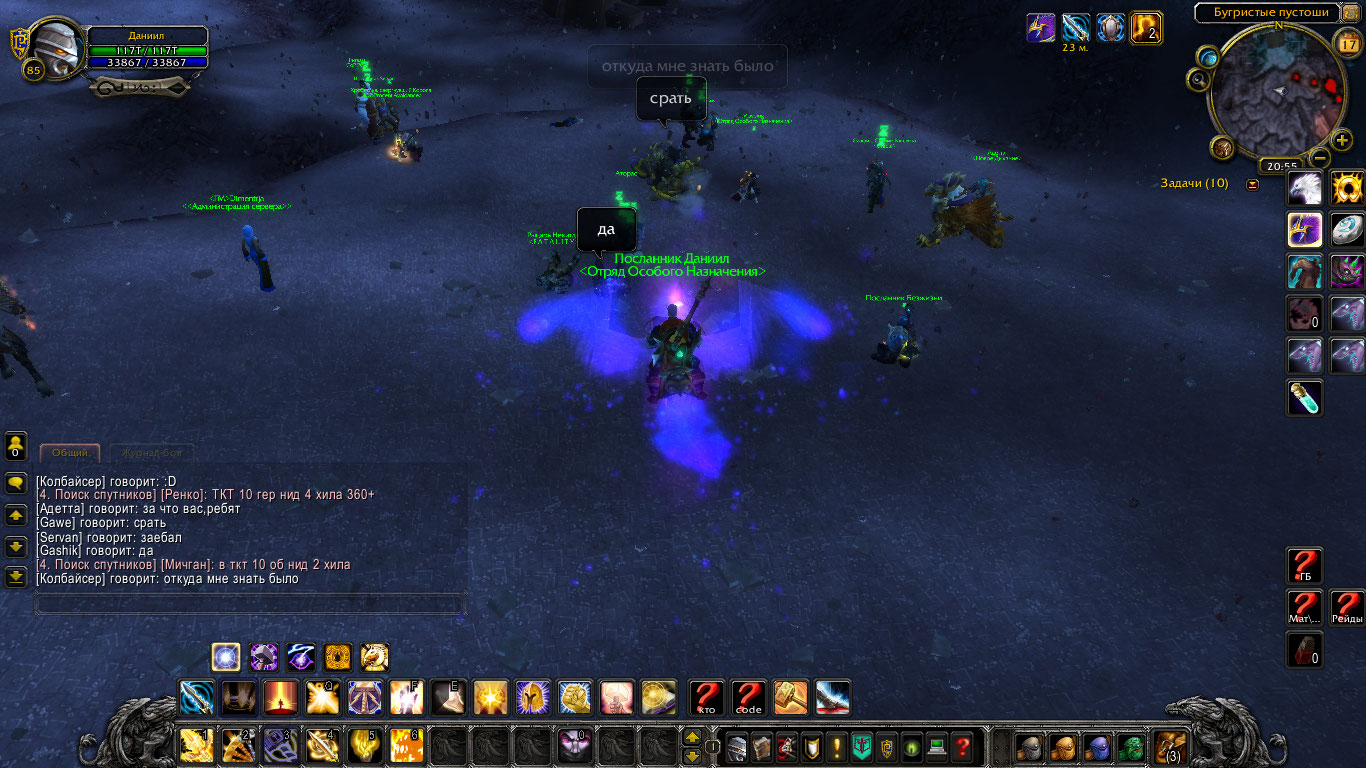This screenshot has height=768, width=1366.
Task: Click the chat message input box
Action: tap(250, 604)
